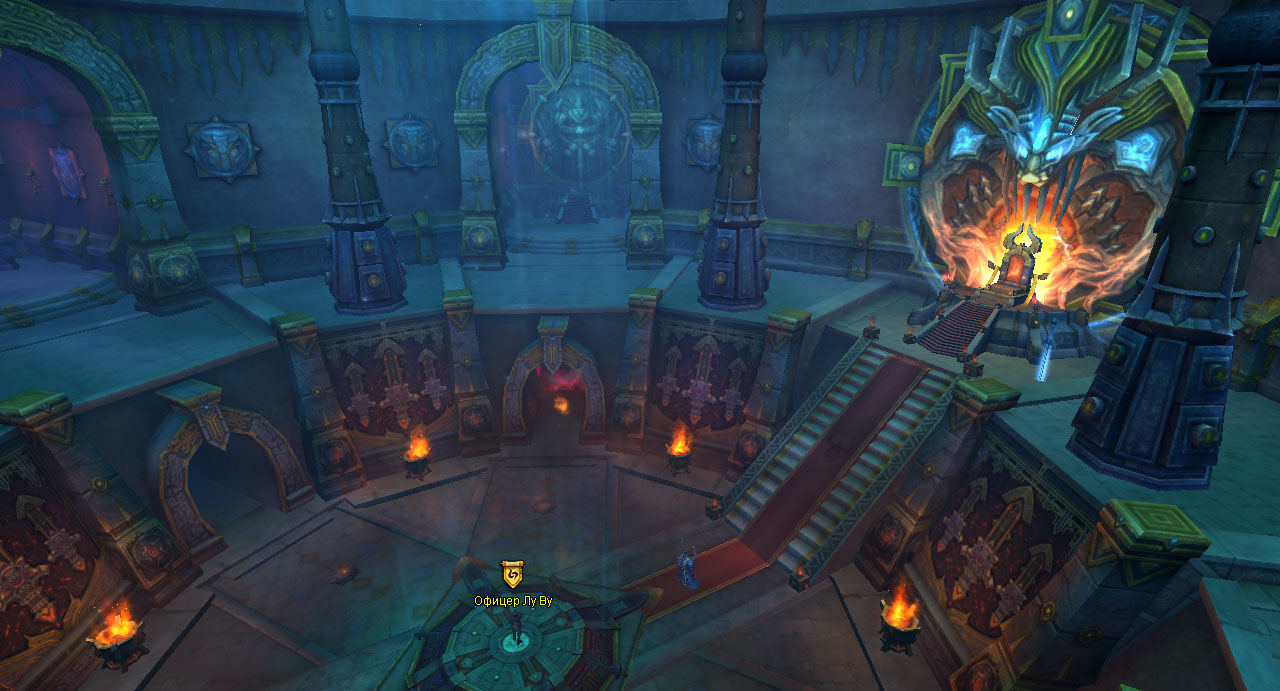Click the yellow shield marker above Офицер Лу Ву

(512, 575)
